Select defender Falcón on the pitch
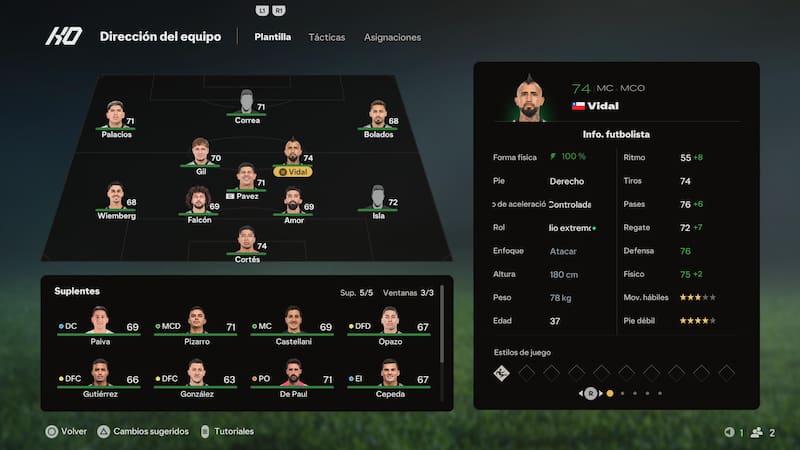This screenshot has width=800, height=450. [x=199, y=204]
